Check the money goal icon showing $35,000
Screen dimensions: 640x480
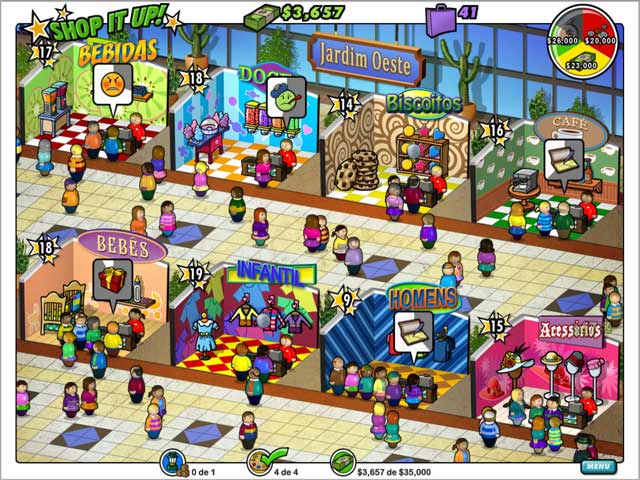[343, 462]
